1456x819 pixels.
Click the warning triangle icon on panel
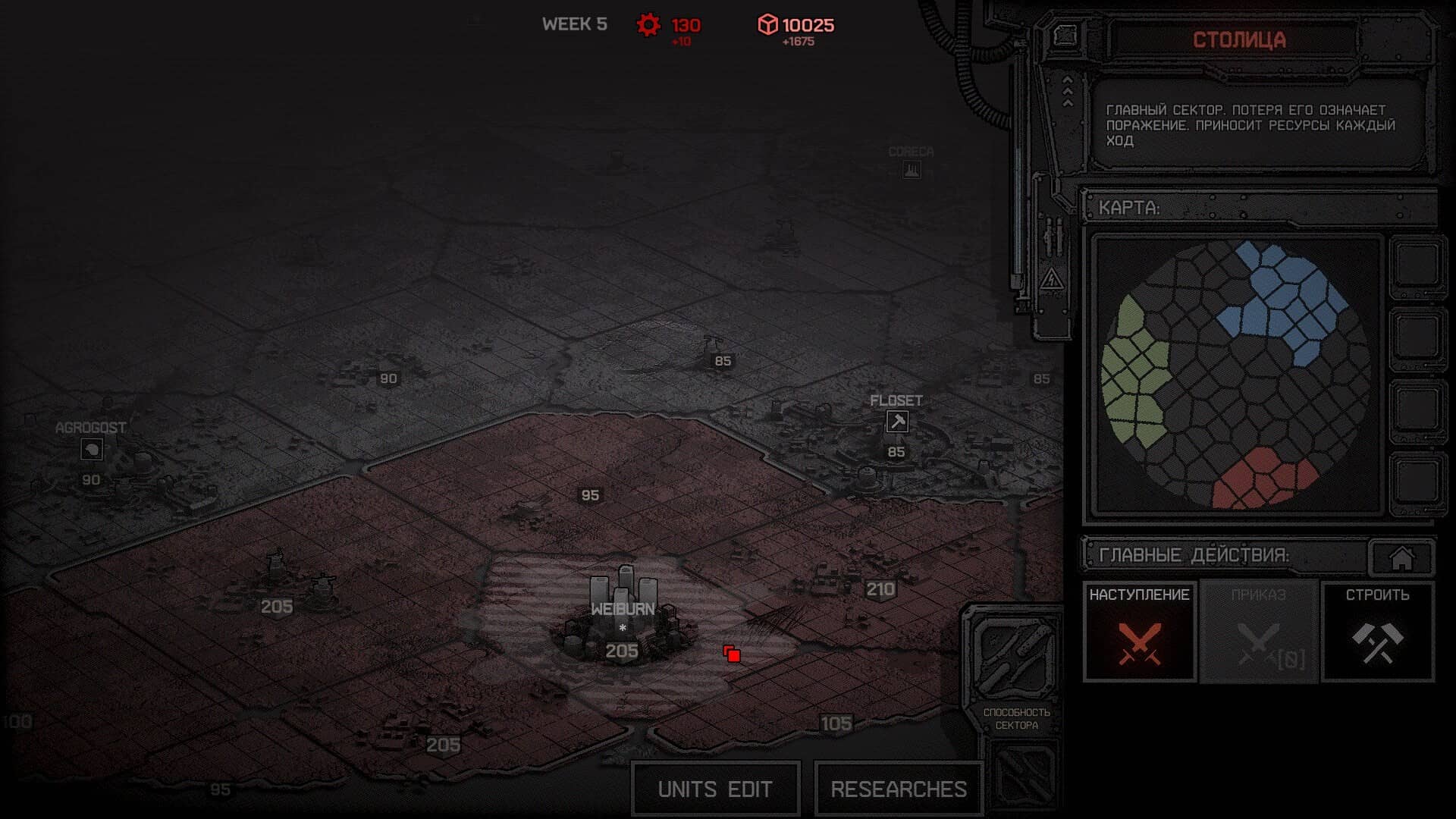pos(1052,280)
